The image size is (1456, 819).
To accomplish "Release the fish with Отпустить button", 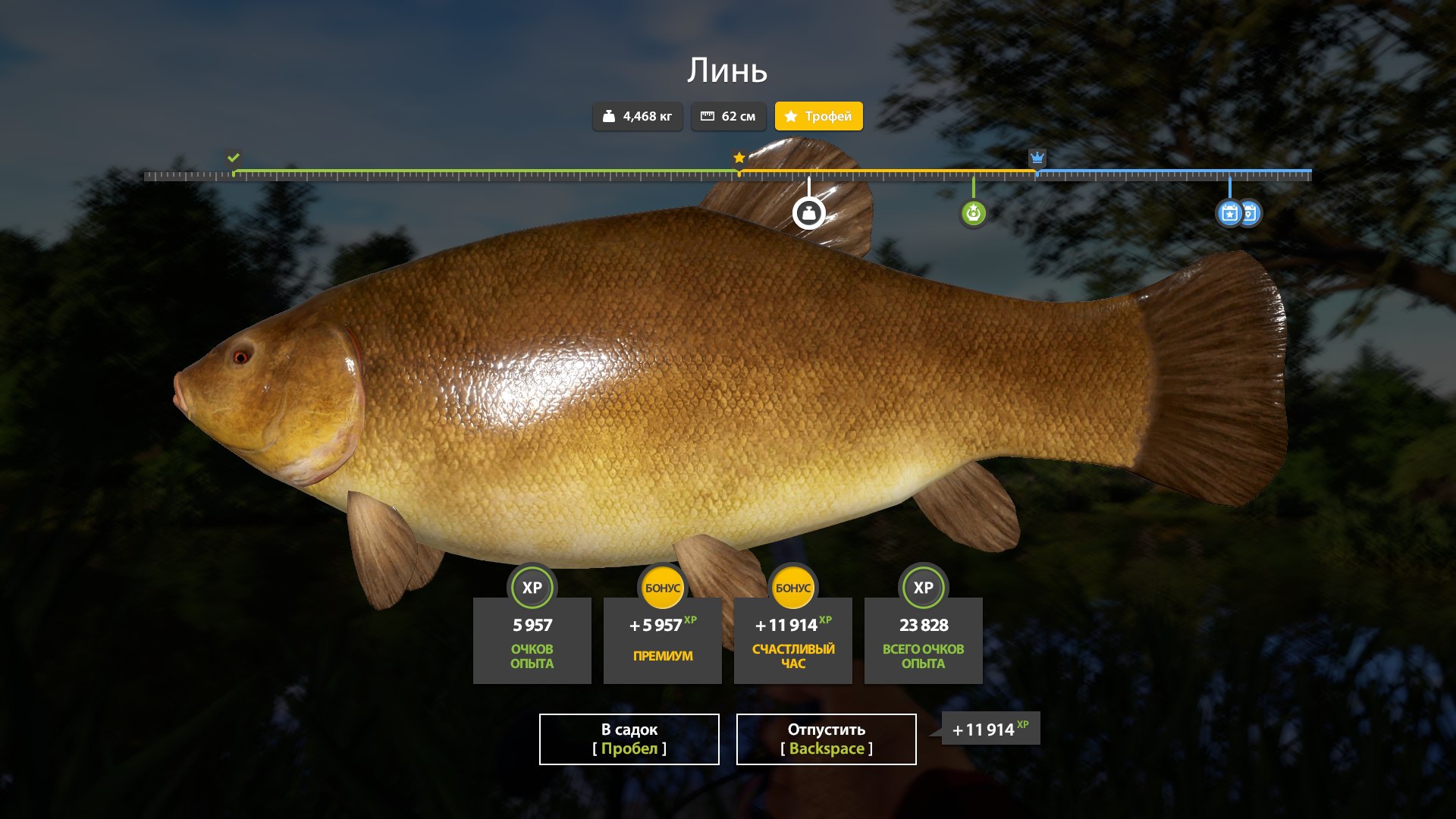I will (x=826, y=739).
